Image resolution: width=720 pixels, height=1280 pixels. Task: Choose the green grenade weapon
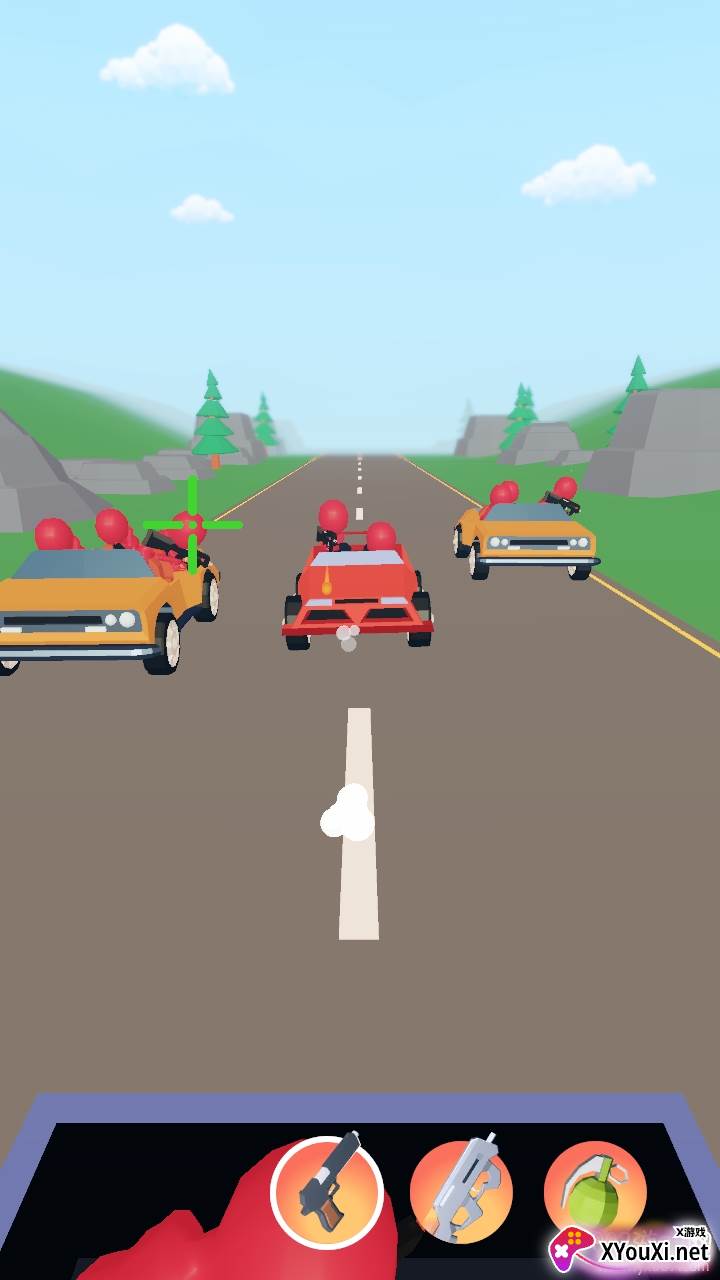pos(594,1189)
